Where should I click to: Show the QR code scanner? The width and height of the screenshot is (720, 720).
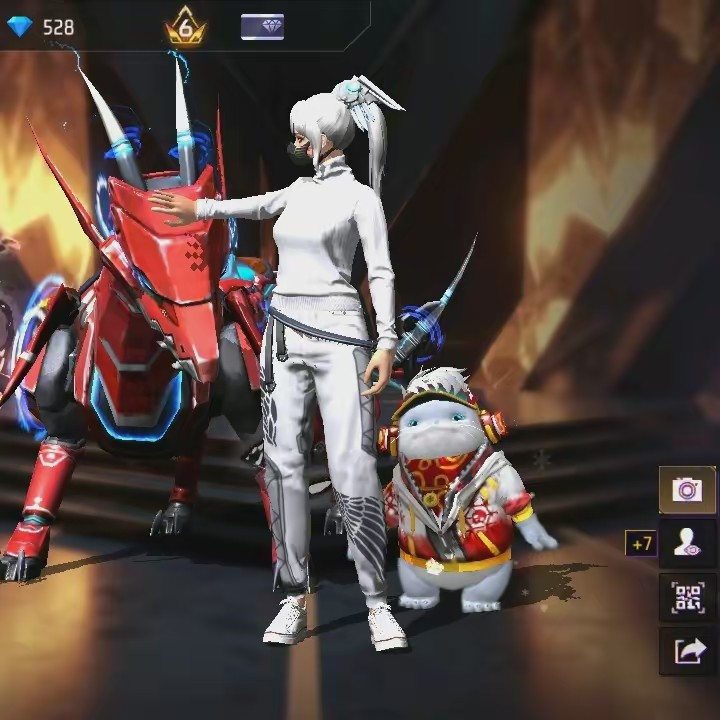[x=687, y=598]
